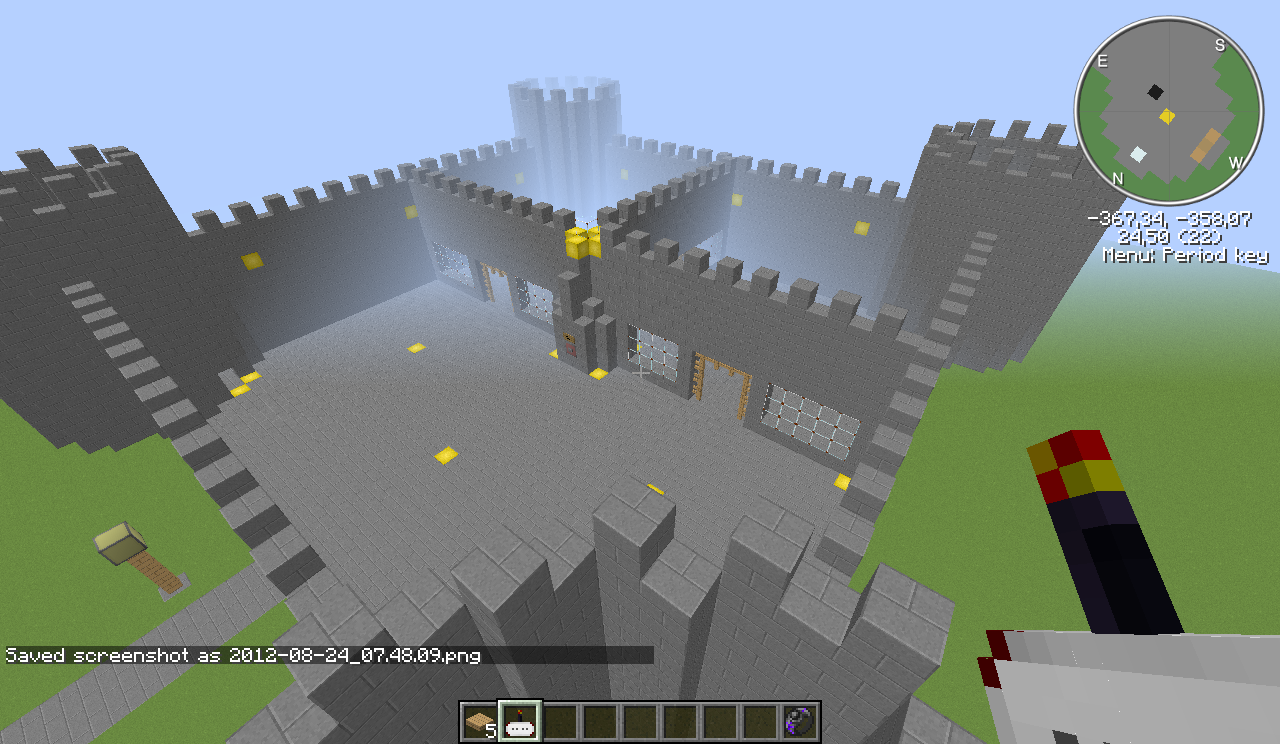
Task: Click the circular minimap
Action: click(x=1168, y=110)
